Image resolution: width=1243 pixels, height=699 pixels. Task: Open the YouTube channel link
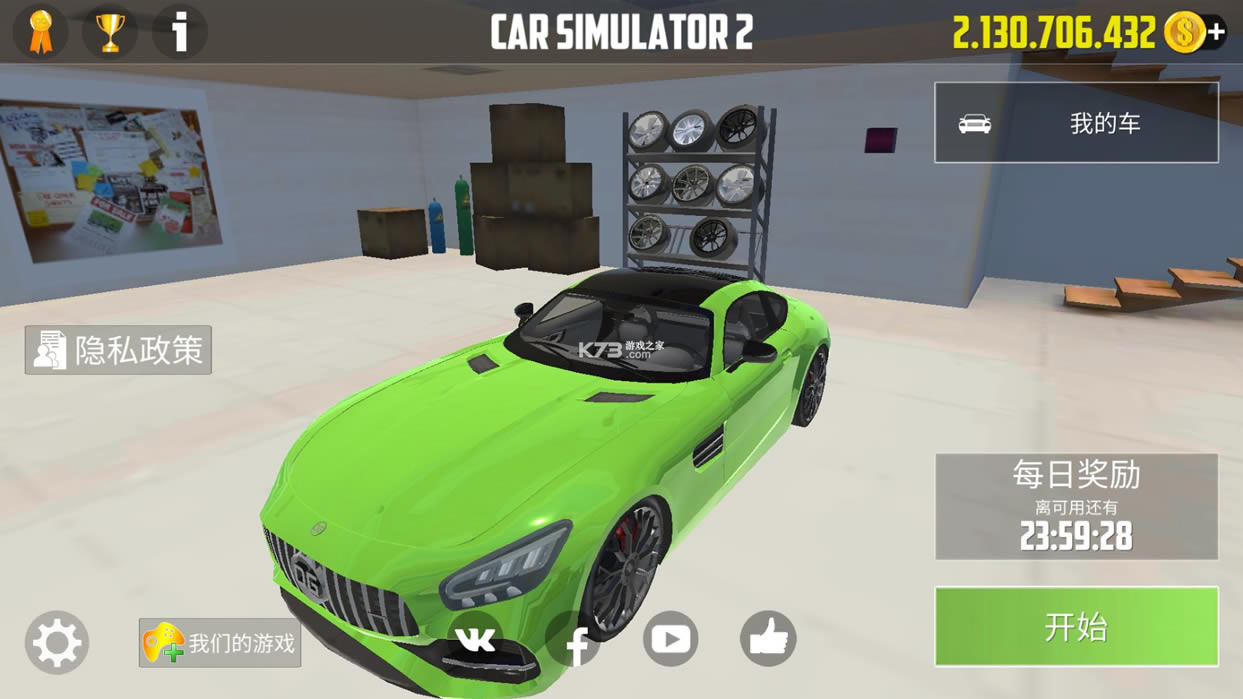coord(670,638)
